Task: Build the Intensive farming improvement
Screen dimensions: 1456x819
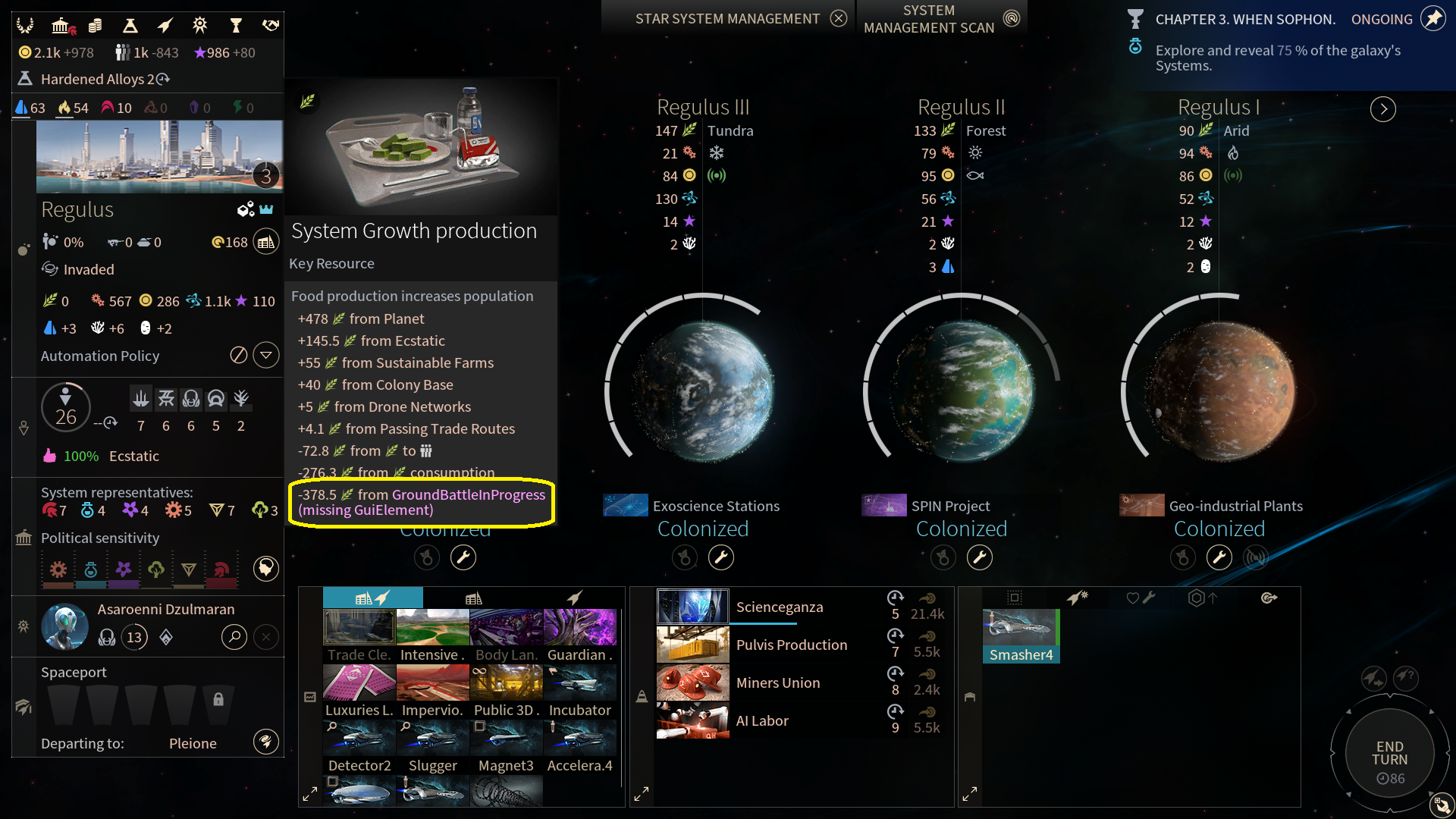Action: pyautogui.click(x=432, y=635)
